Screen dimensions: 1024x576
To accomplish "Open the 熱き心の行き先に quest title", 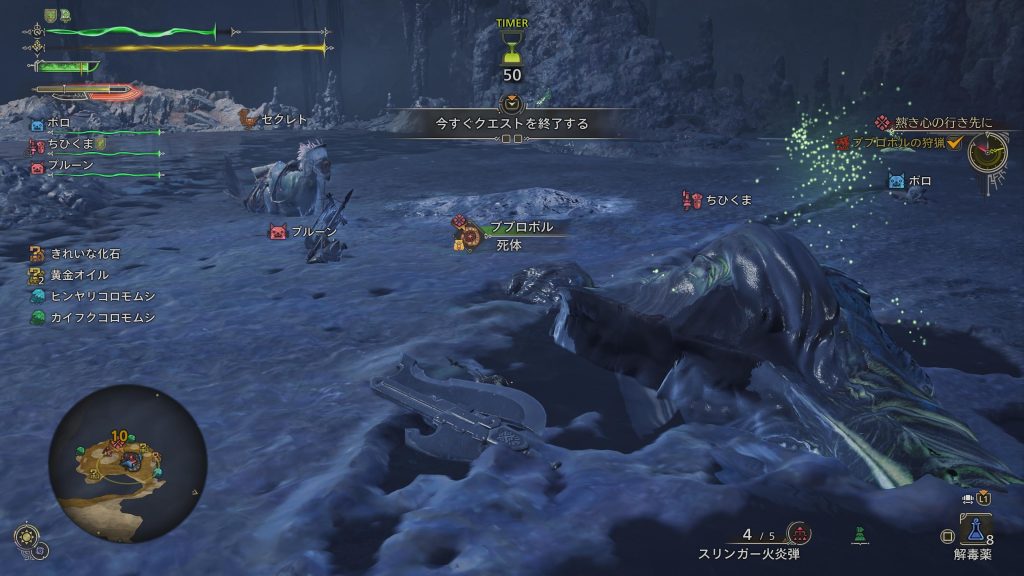I will click(x=942, y=122).
